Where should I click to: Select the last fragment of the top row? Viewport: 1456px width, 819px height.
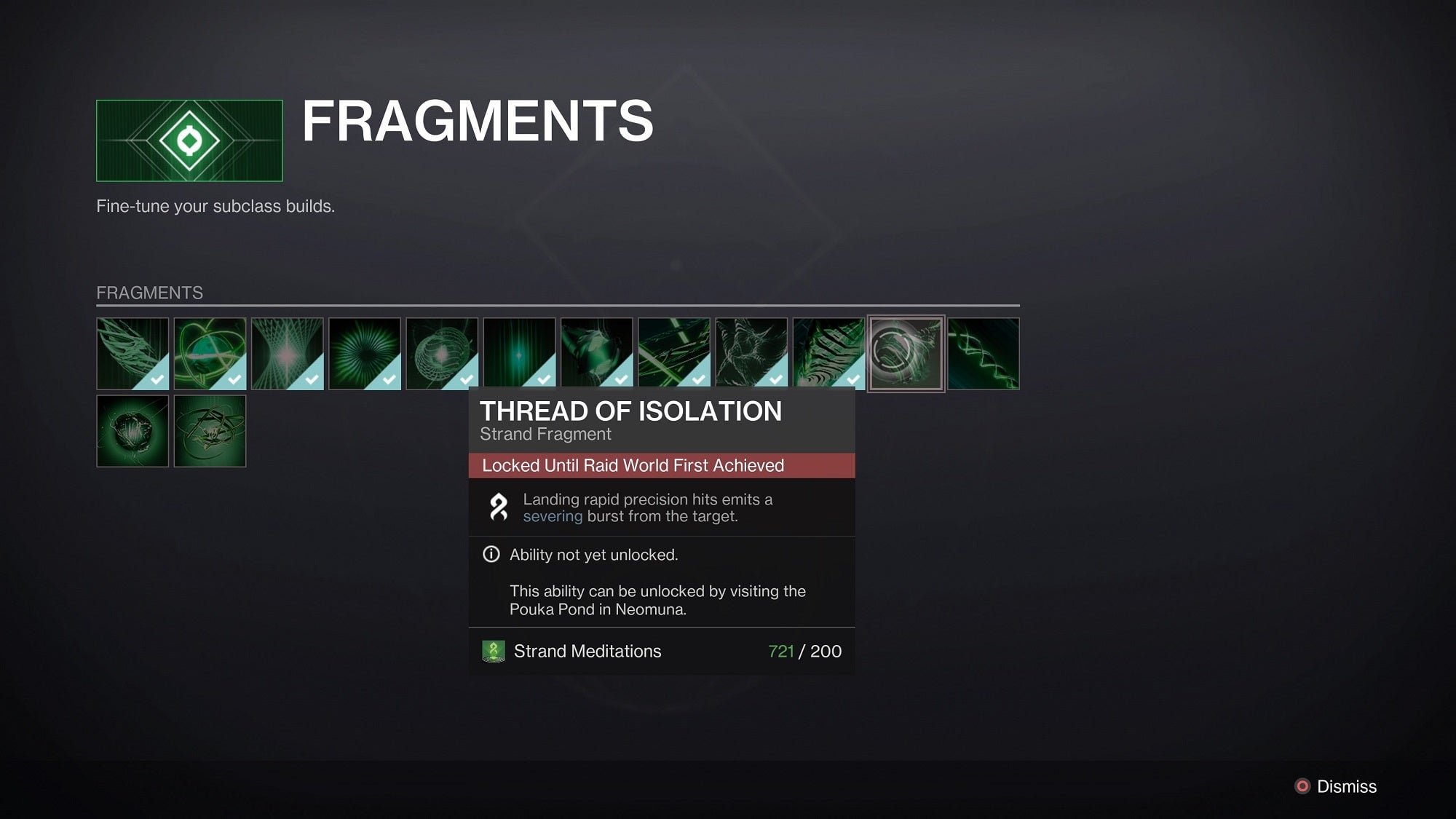click(x=983, y=354)
